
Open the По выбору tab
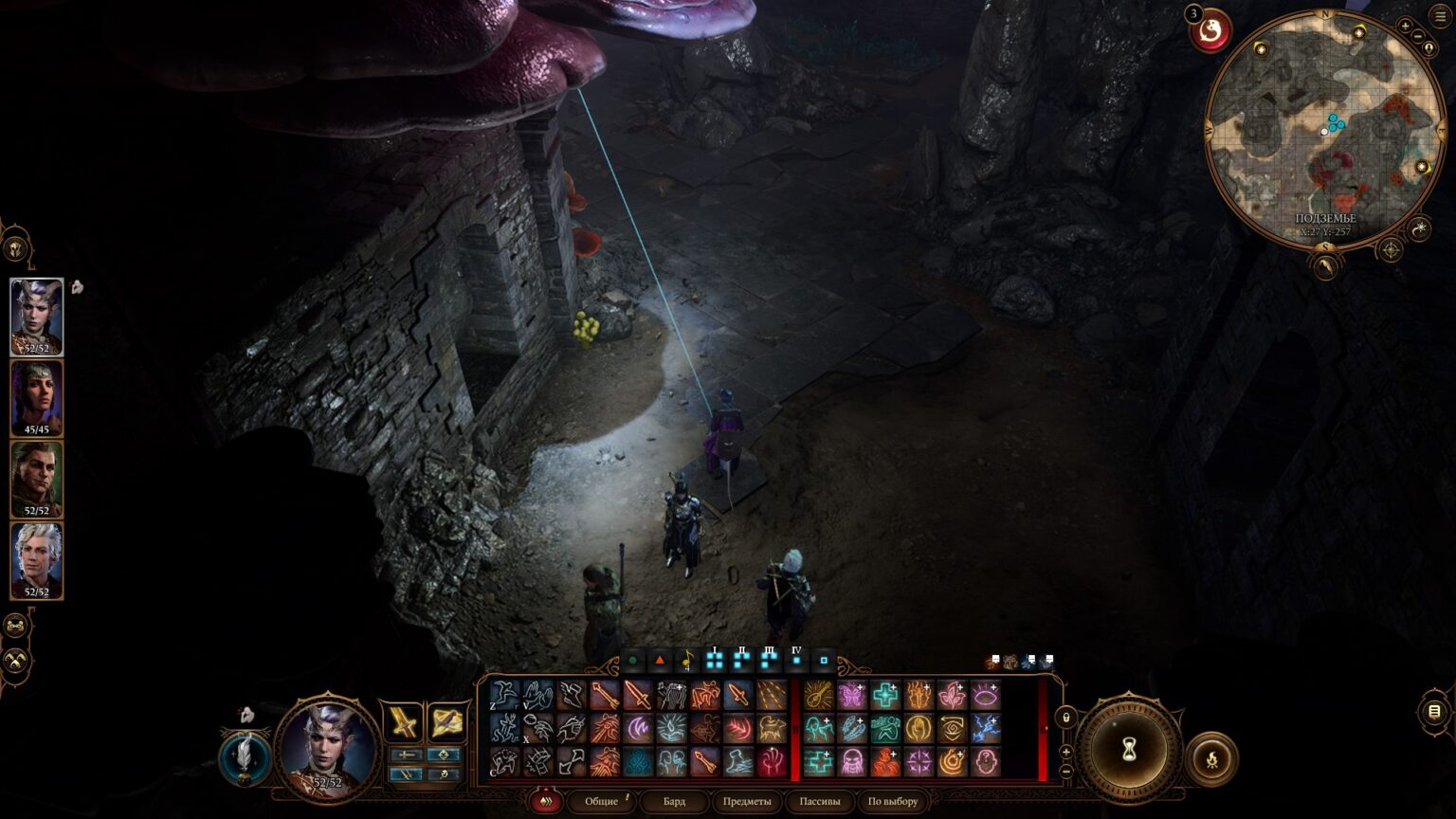pyautogui.click(x=891, y=802)
